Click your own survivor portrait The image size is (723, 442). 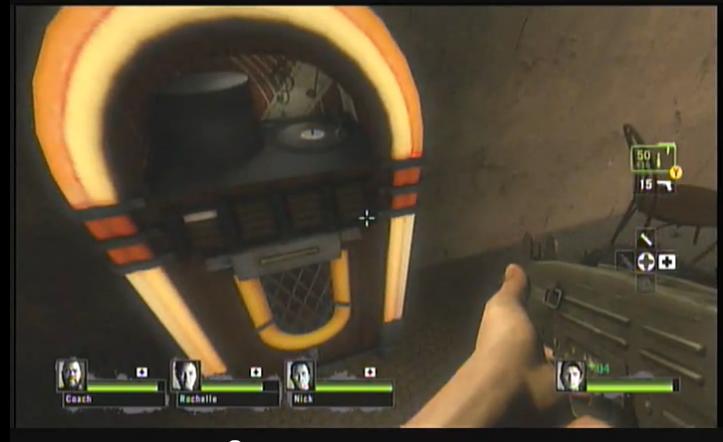(571, 376)
